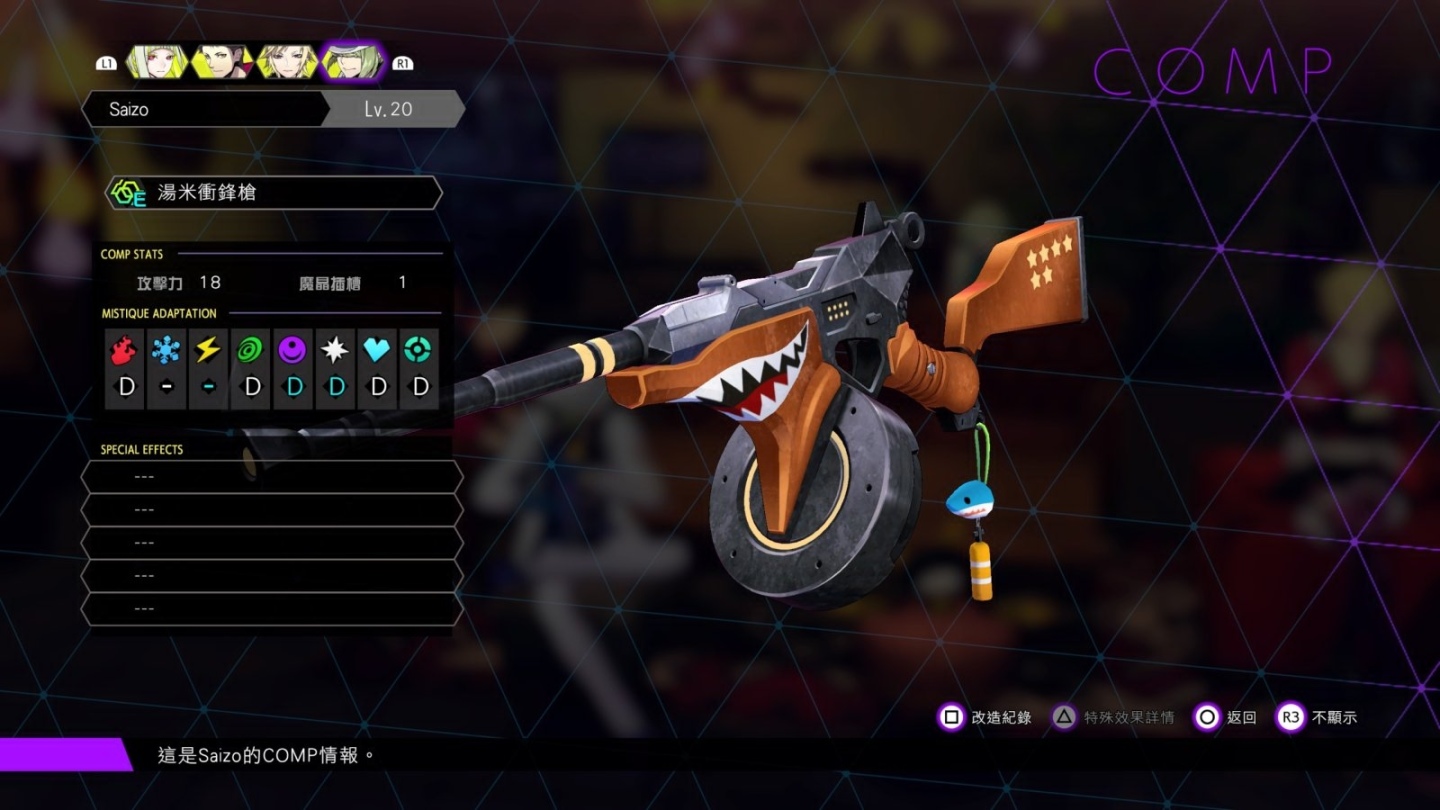This screenshot has height=810, width=1440.
Task: Choose the blonde Milady portrait
Action: point(287,62)
